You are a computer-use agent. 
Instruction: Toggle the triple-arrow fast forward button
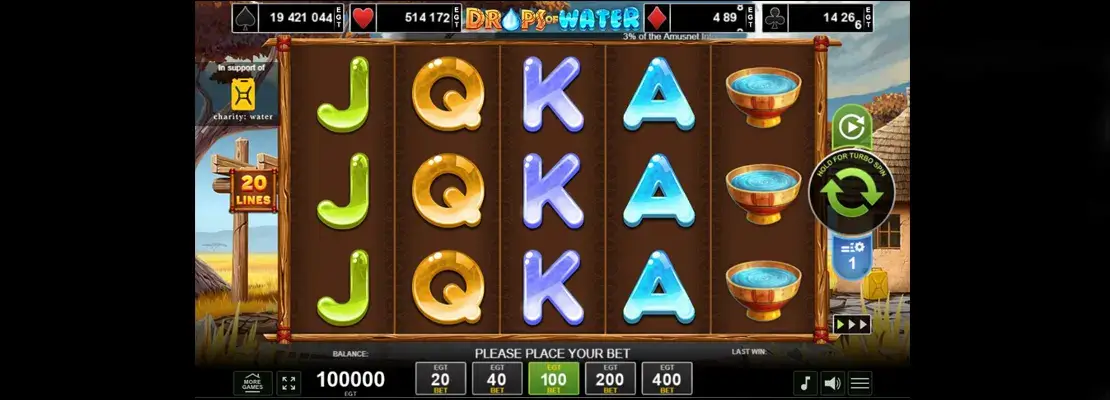(851, 324)
